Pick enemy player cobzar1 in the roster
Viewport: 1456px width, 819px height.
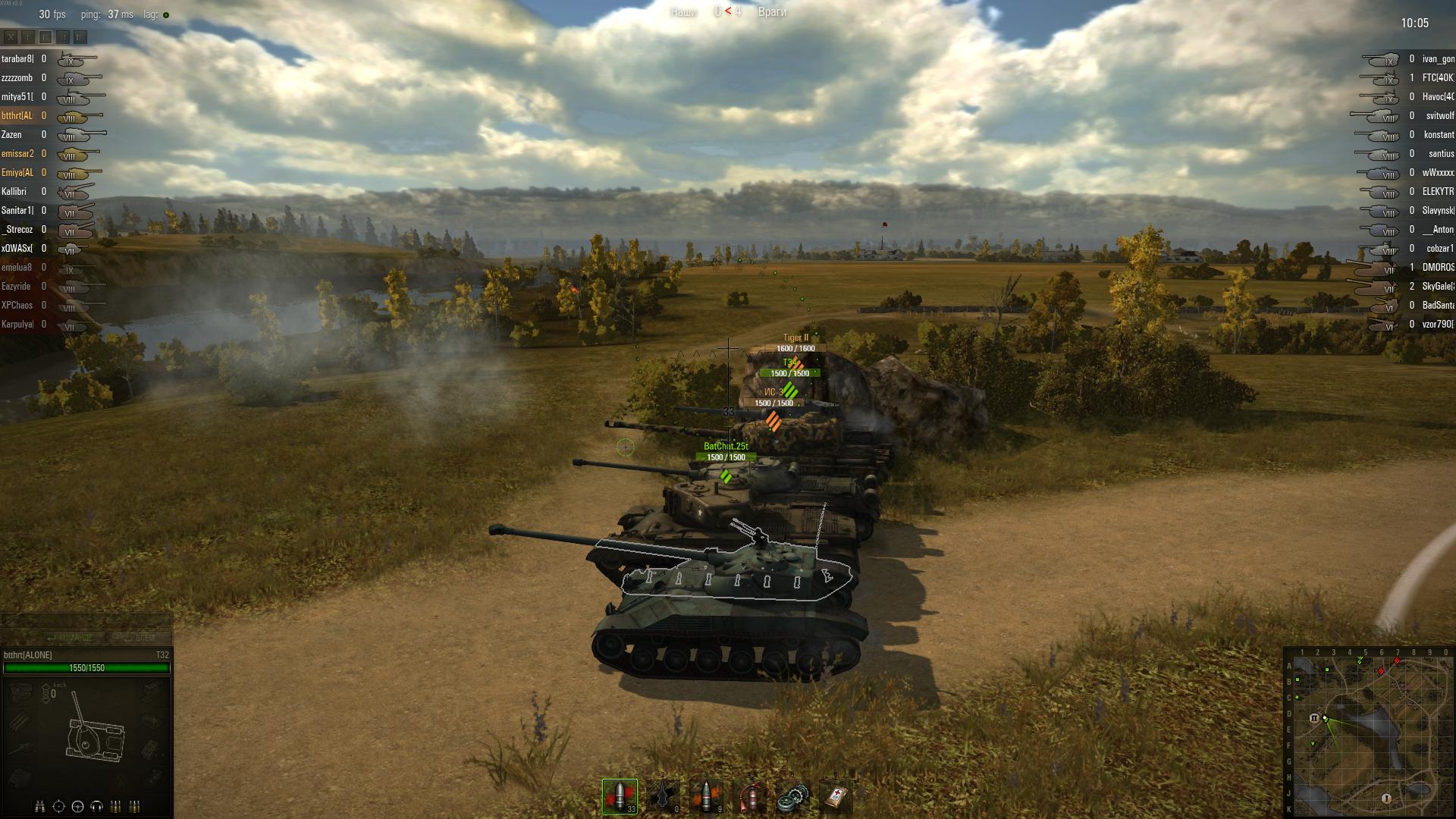click(x=1439, y=249)
